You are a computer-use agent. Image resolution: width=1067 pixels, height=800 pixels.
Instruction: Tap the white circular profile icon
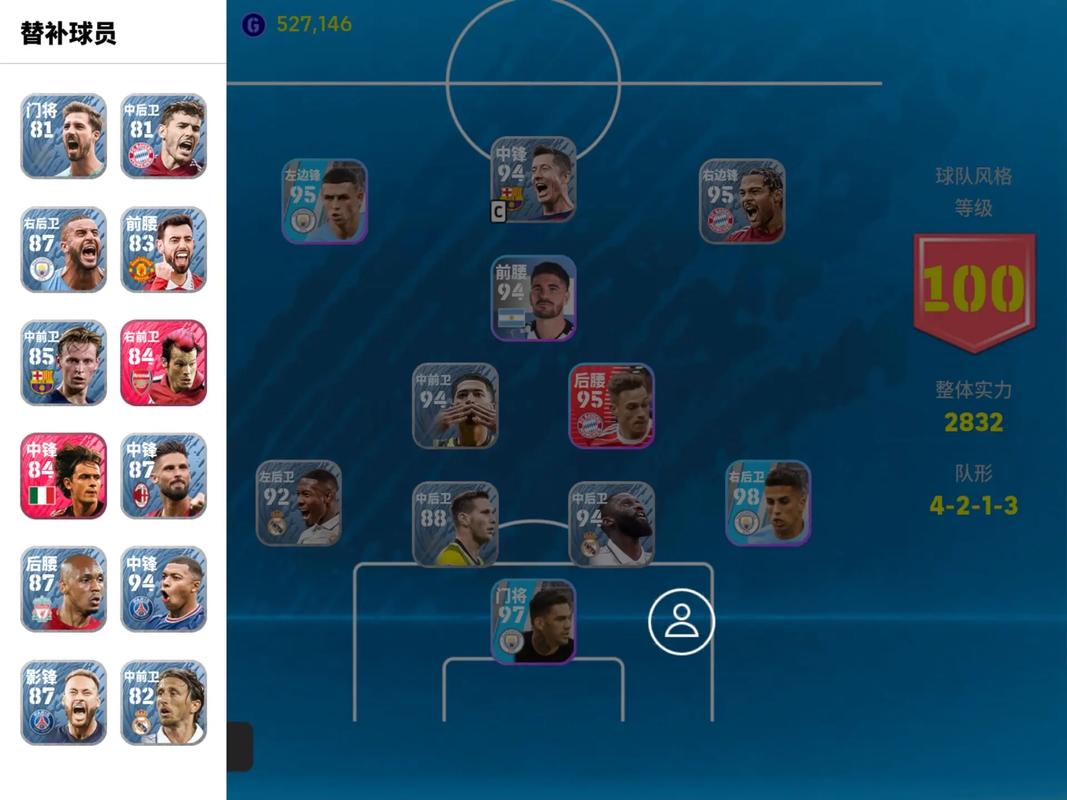pos(681,621)
